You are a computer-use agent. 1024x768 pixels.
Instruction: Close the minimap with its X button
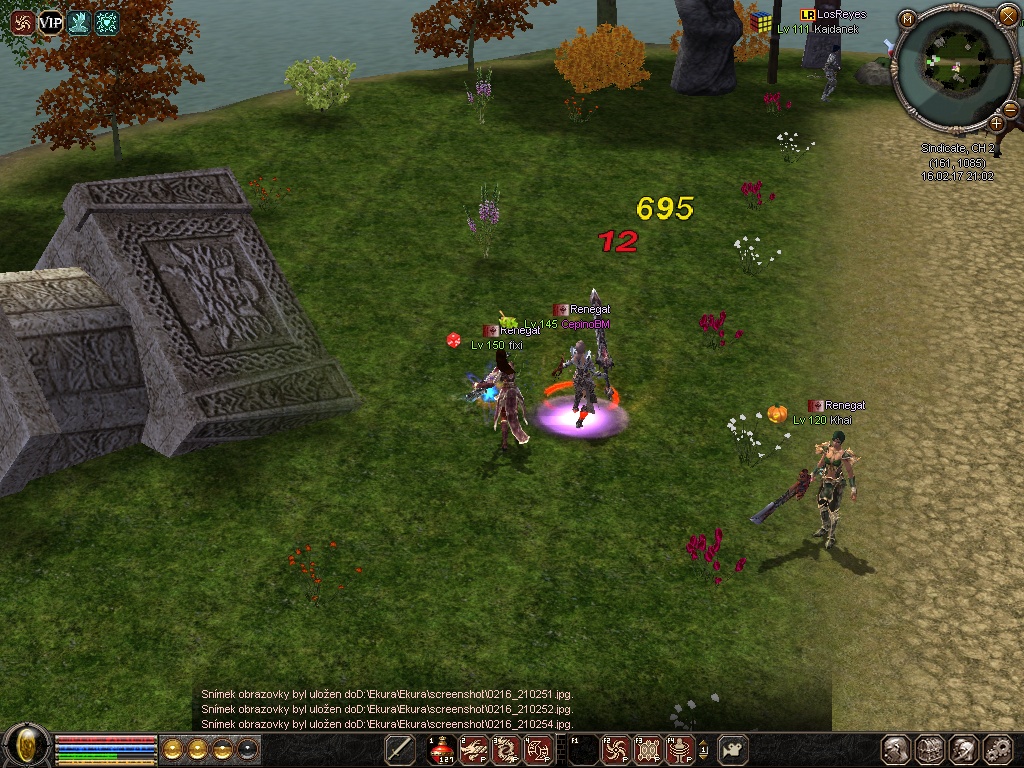click(x=1007, y=17)
